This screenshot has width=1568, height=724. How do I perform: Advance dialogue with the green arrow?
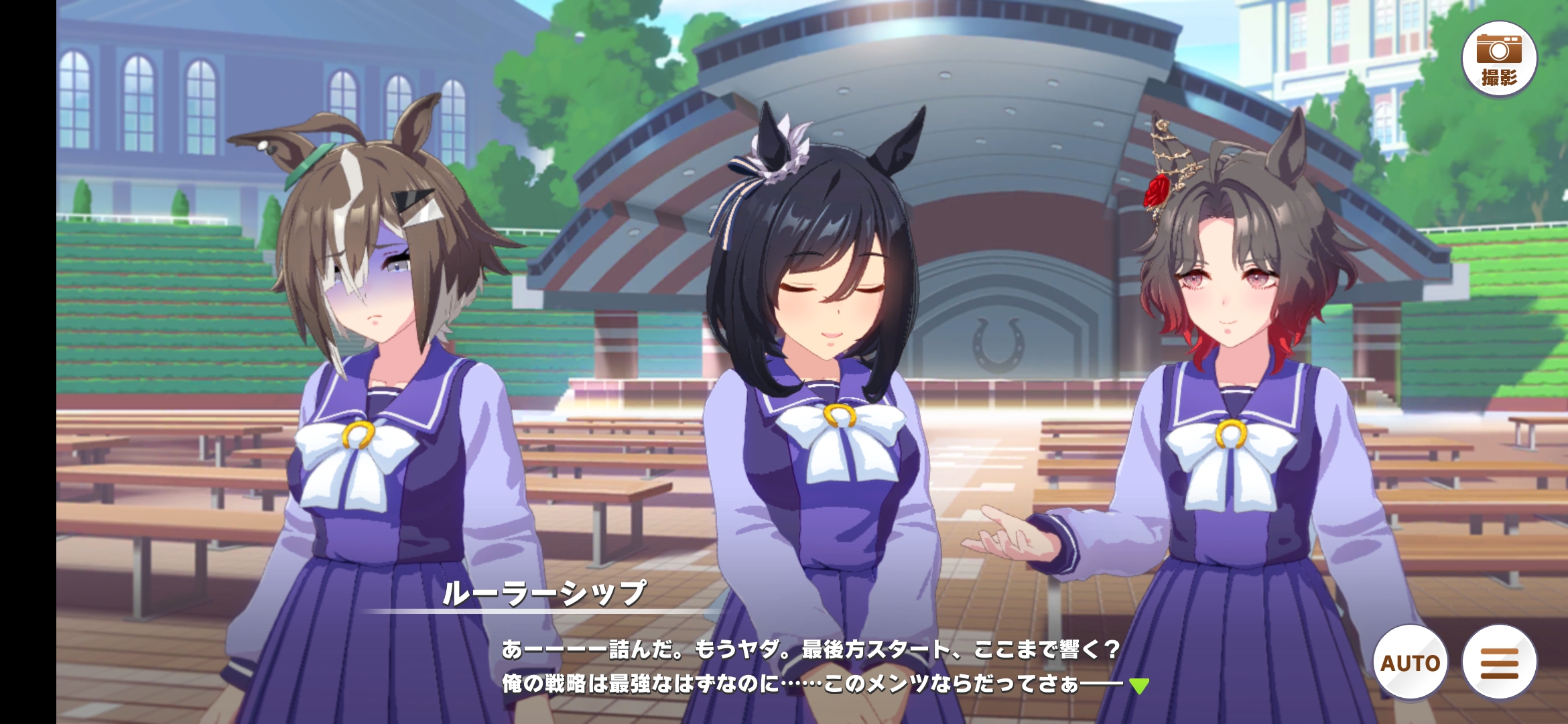(x=1139, y=685)
